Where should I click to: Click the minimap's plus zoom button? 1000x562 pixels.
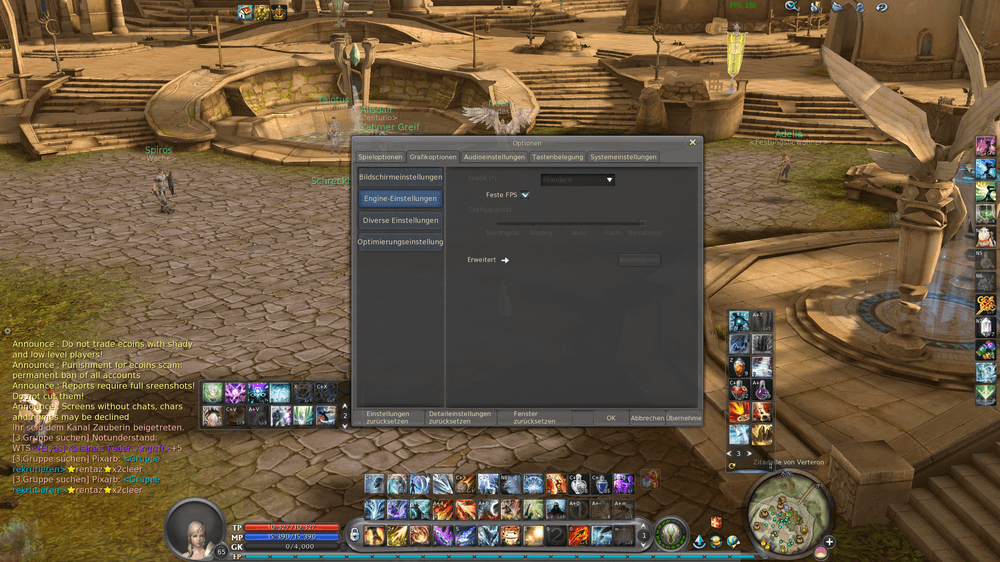pos(829,542)
